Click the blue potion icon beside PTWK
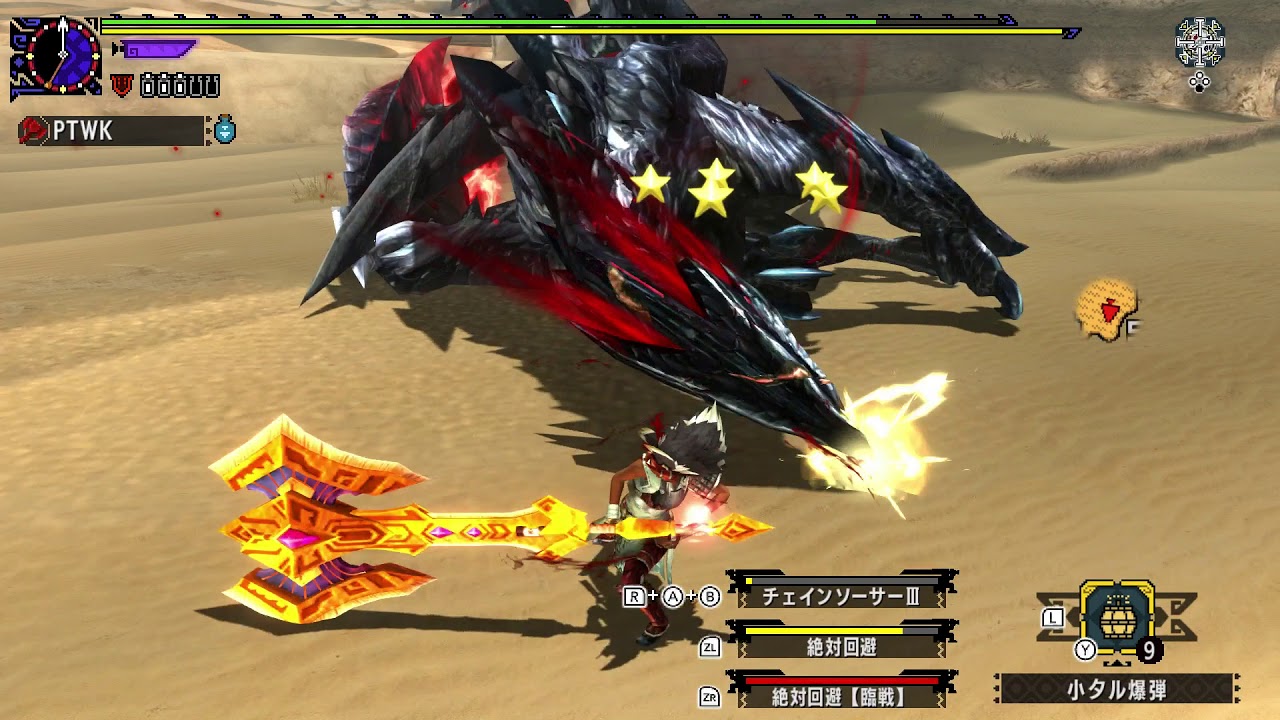This screenshot has height=720, width=1280. click(x=226, y=129)
